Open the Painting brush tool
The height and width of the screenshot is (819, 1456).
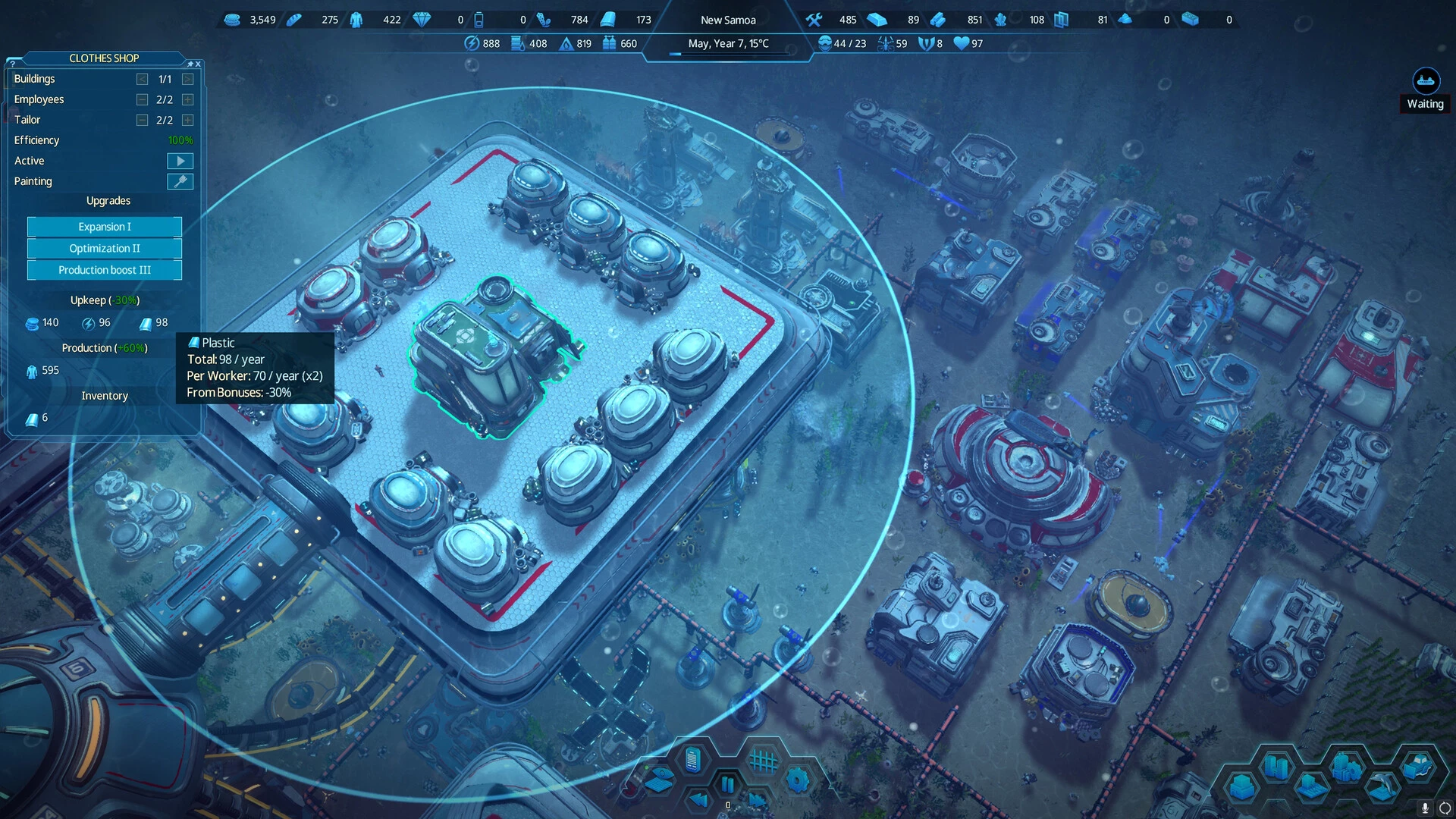pos(180,181)
